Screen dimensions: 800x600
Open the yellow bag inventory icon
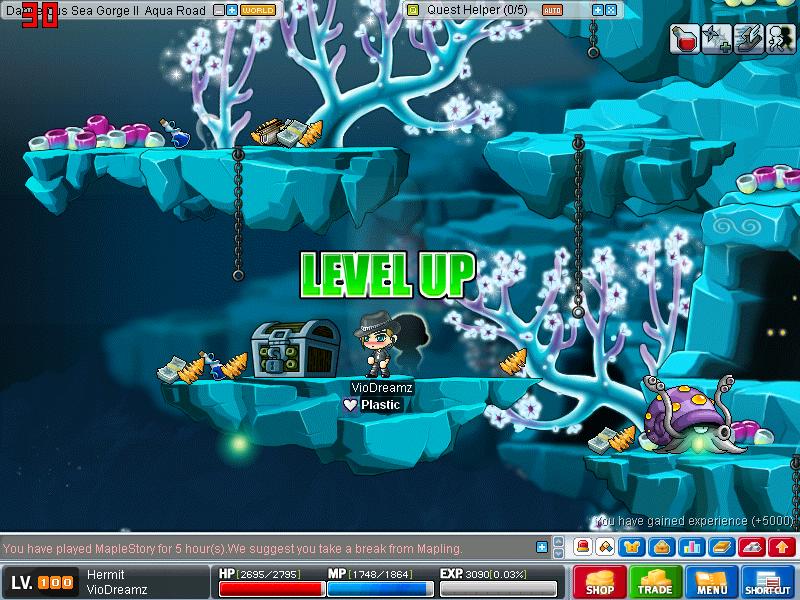coord(660,547)
